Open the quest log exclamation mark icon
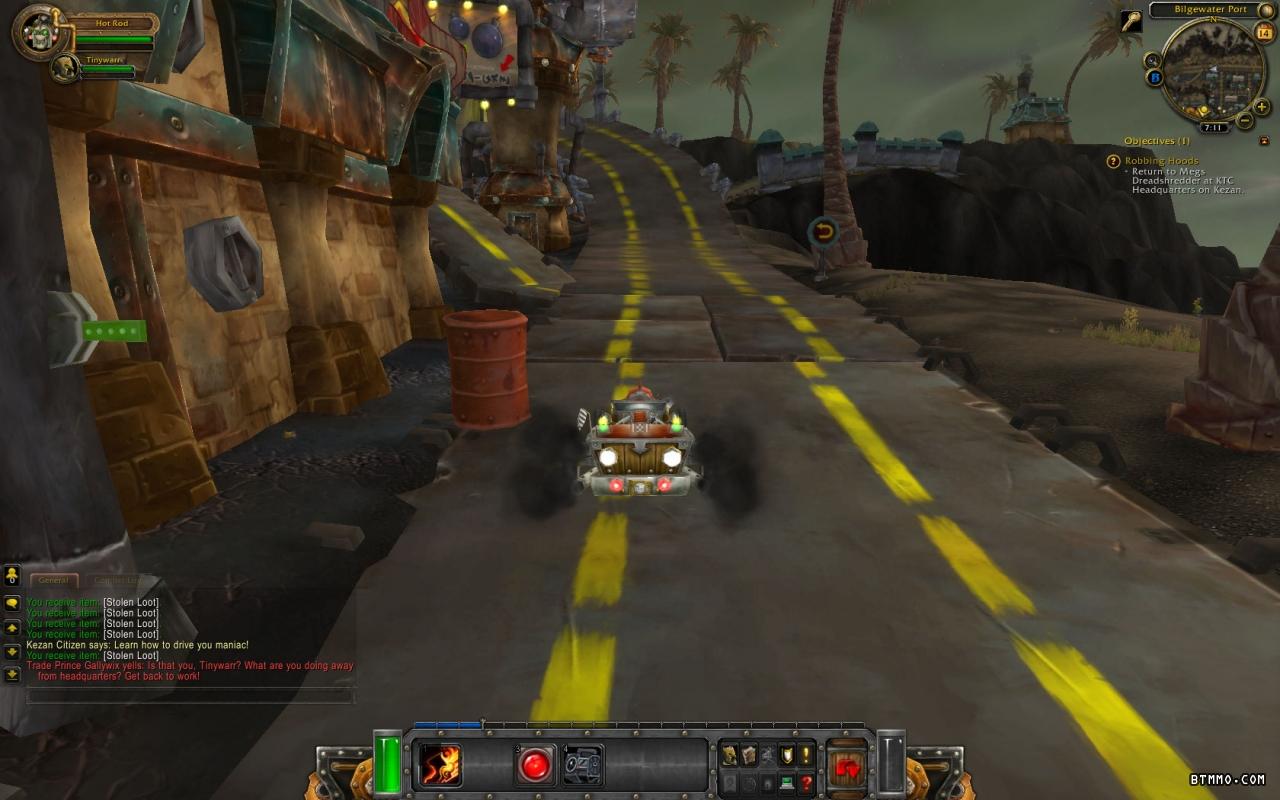Screen dimensions: 1280x800 pos(805,756)
